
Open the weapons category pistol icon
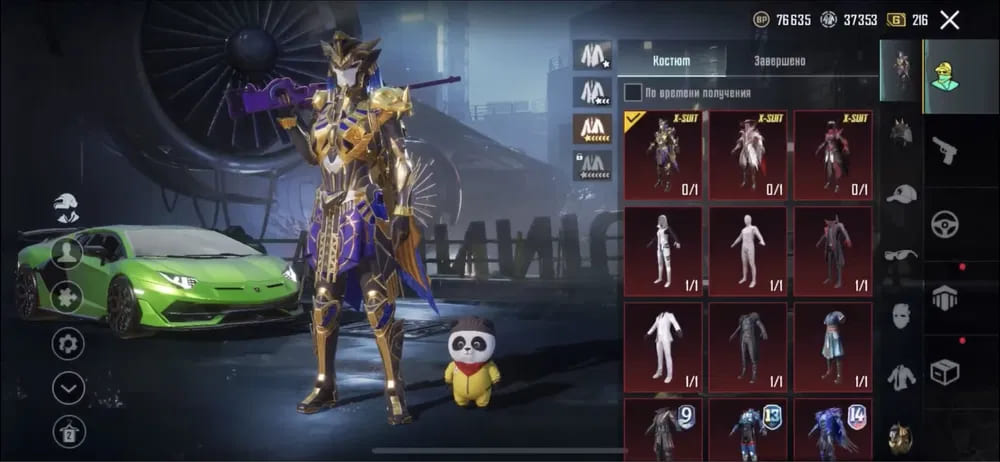tap(945, 152)
